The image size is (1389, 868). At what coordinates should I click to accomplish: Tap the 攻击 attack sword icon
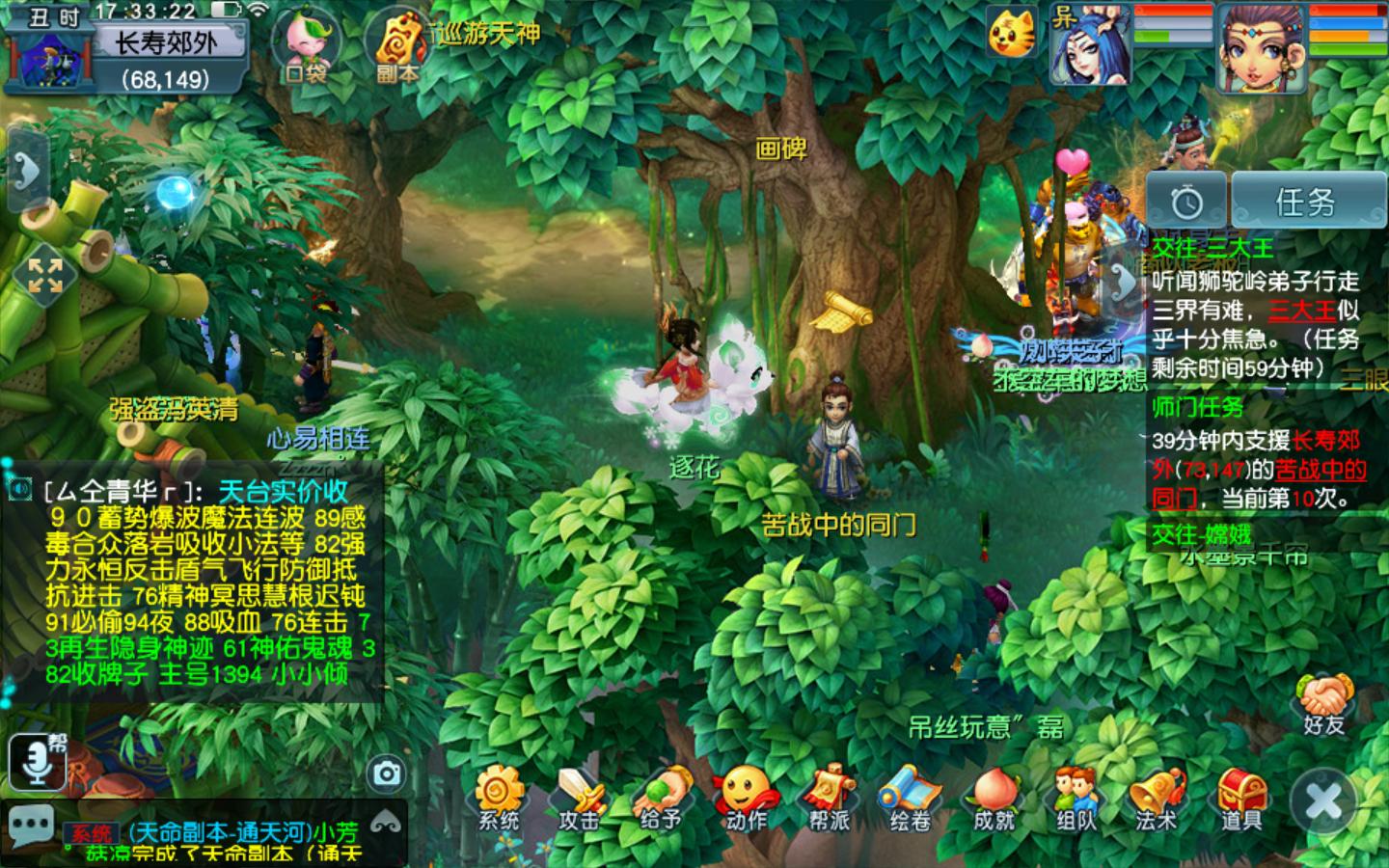(x=580, y=798)
